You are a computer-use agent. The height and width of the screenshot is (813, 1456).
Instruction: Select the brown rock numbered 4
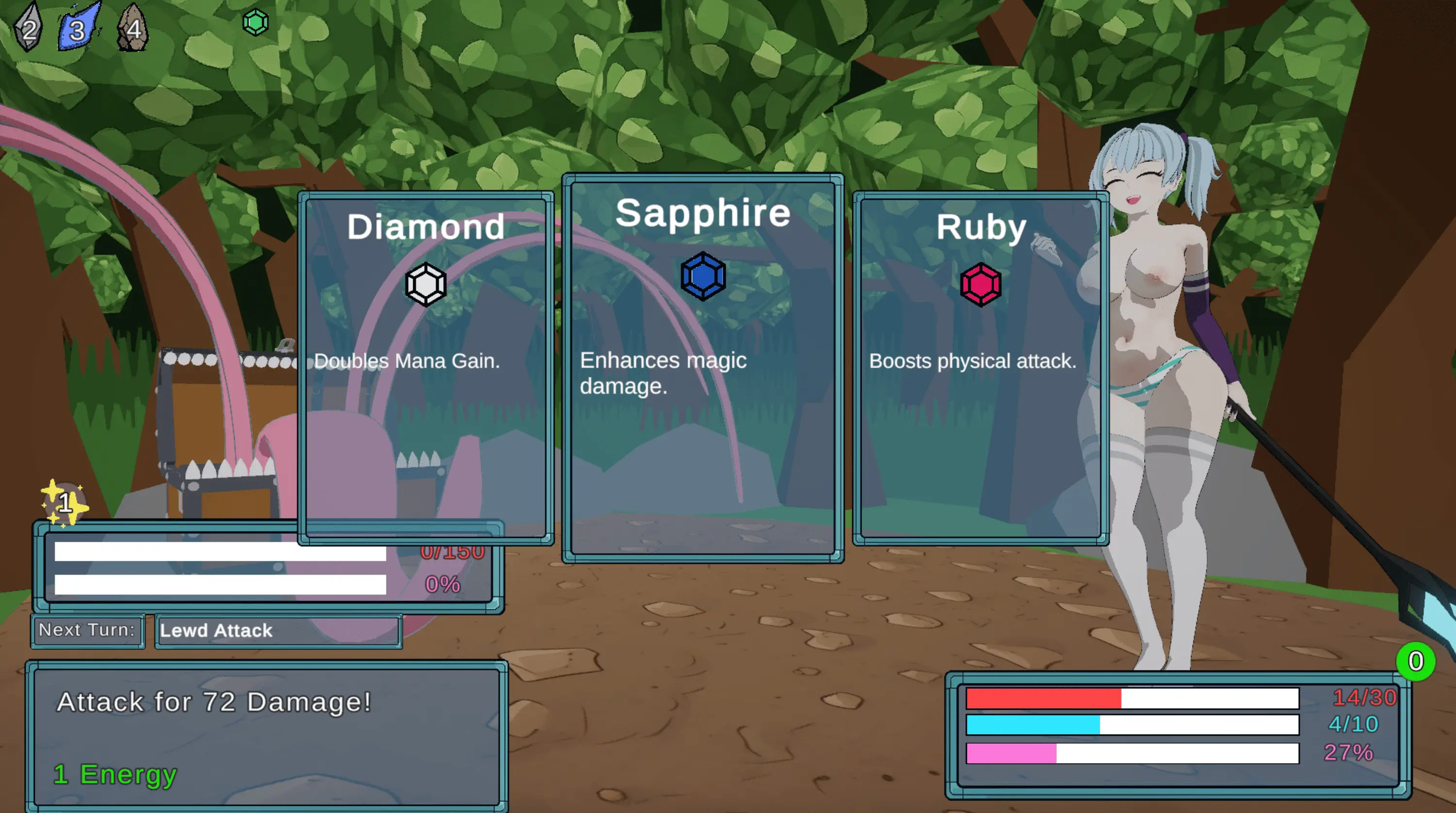tap(133, 28)
